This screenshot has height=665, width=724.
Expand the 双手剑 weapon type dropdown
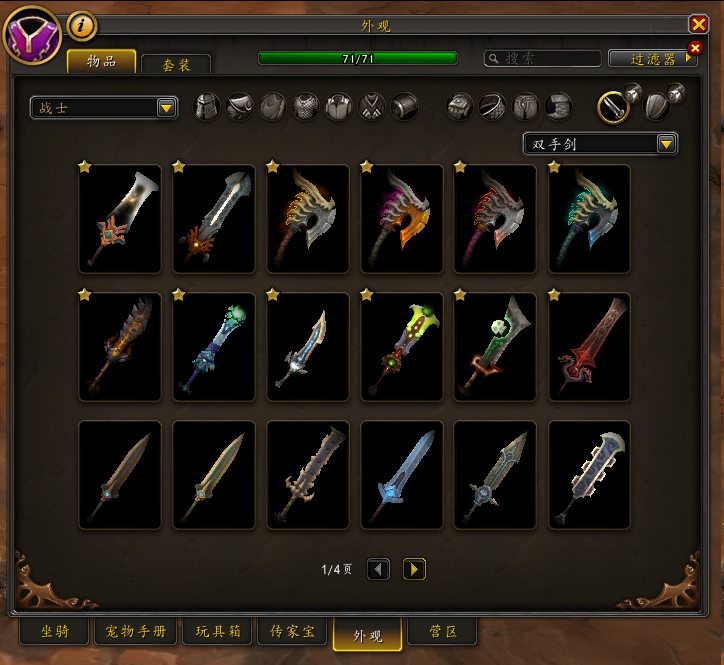coord(600,144)
